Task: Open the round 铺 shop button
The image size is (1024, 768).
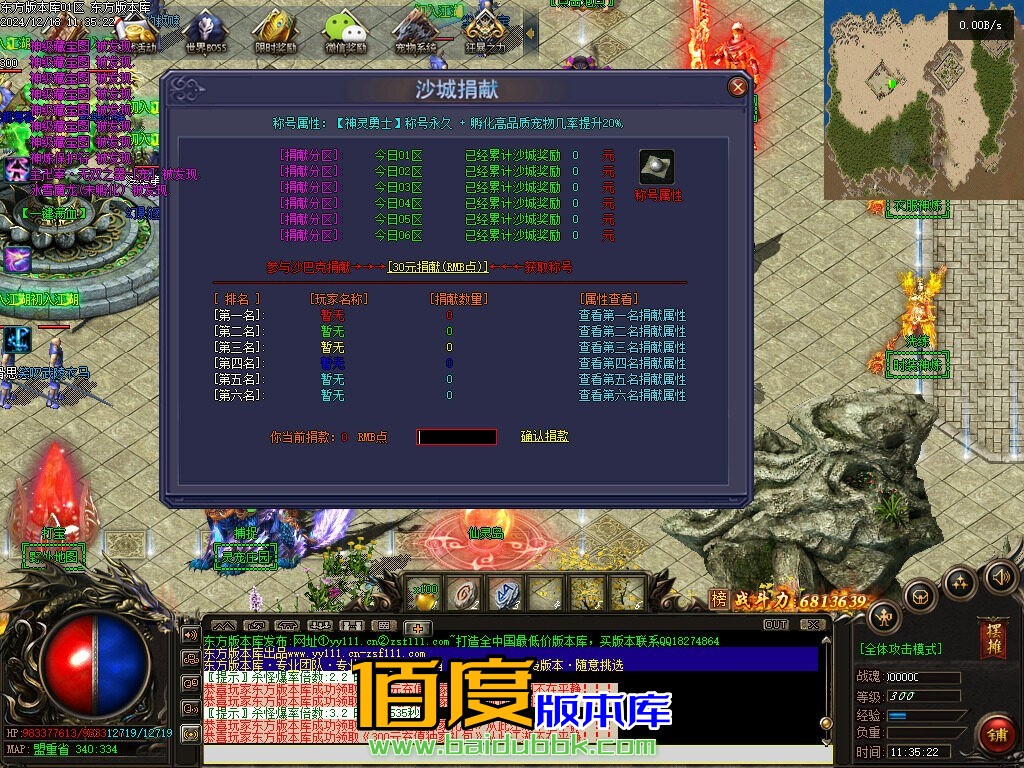Action: point(995,733)
